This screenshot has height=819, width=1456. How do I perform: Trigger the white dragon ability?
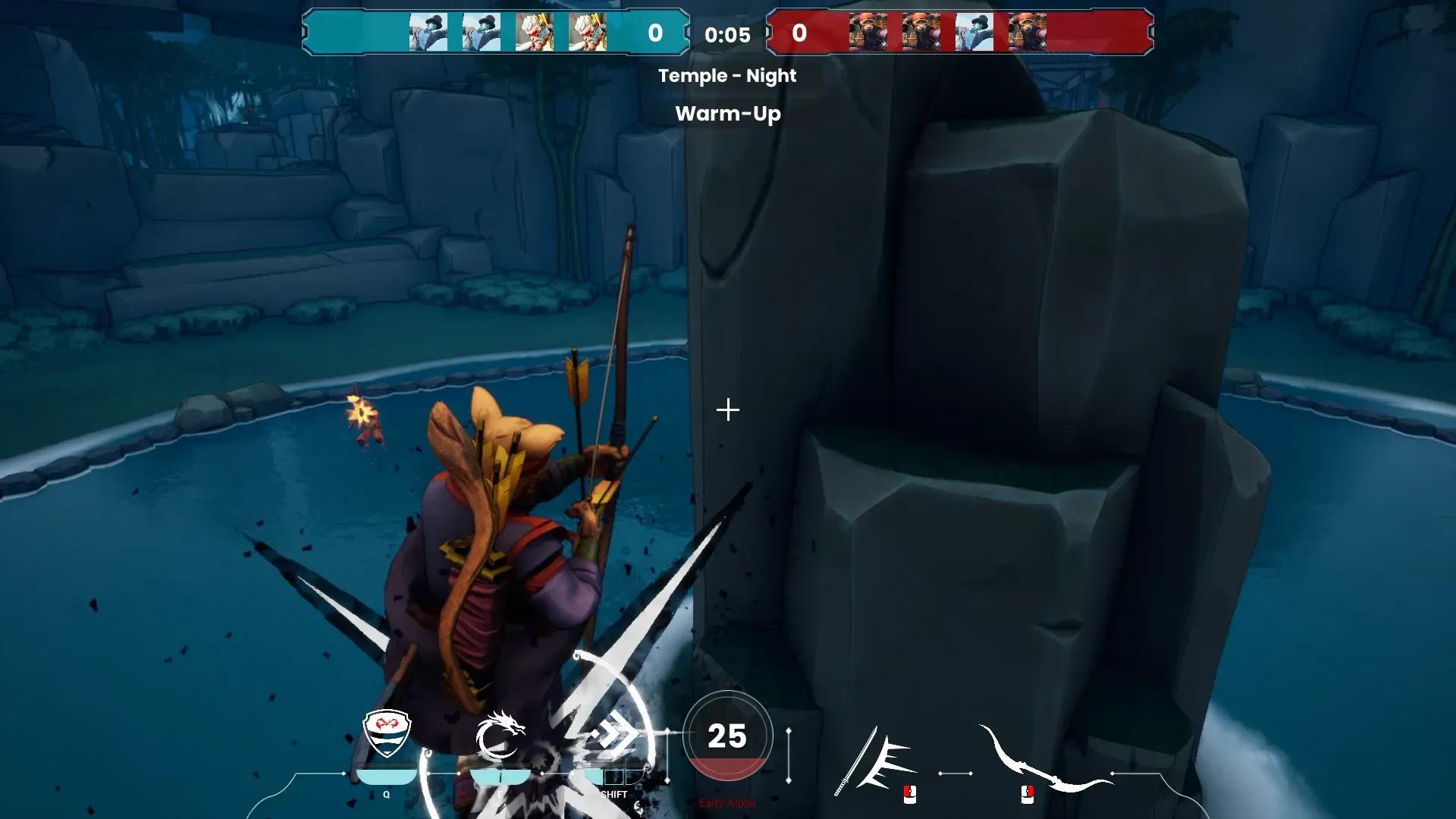(500, 734)
